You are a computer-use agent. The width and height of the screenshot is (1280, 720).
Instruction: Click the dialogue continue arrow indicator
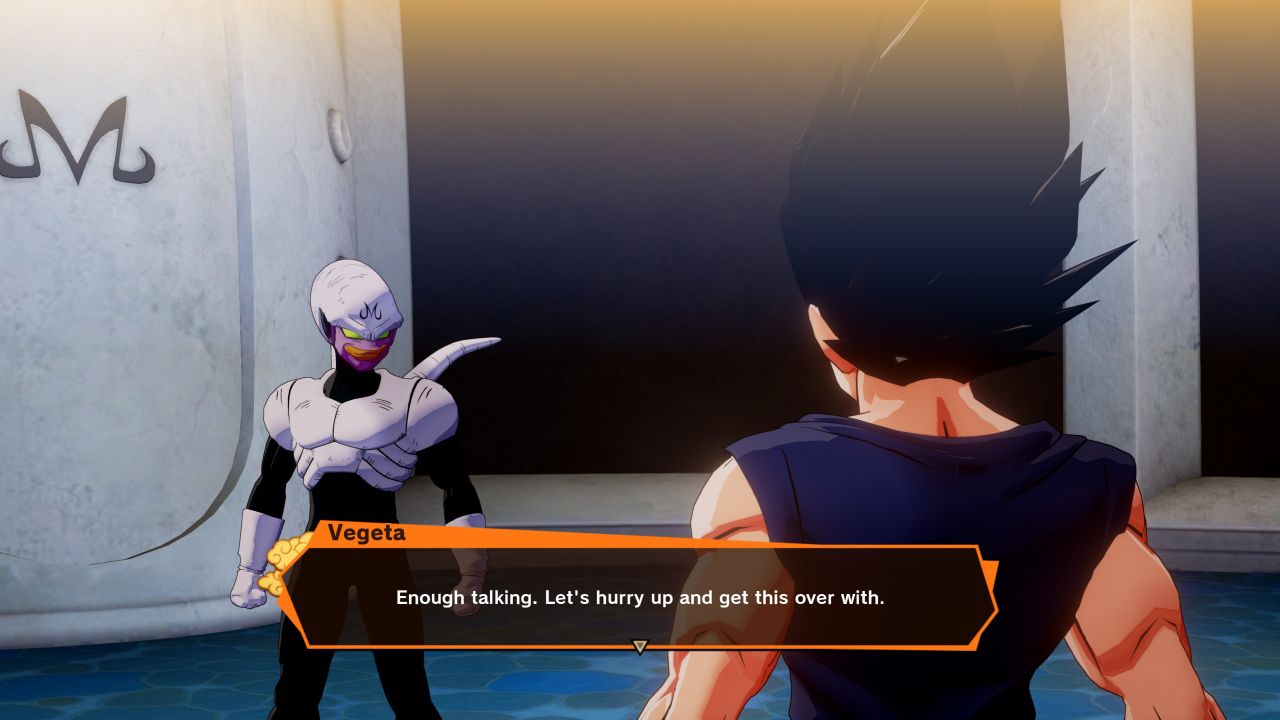pos(640,647)
